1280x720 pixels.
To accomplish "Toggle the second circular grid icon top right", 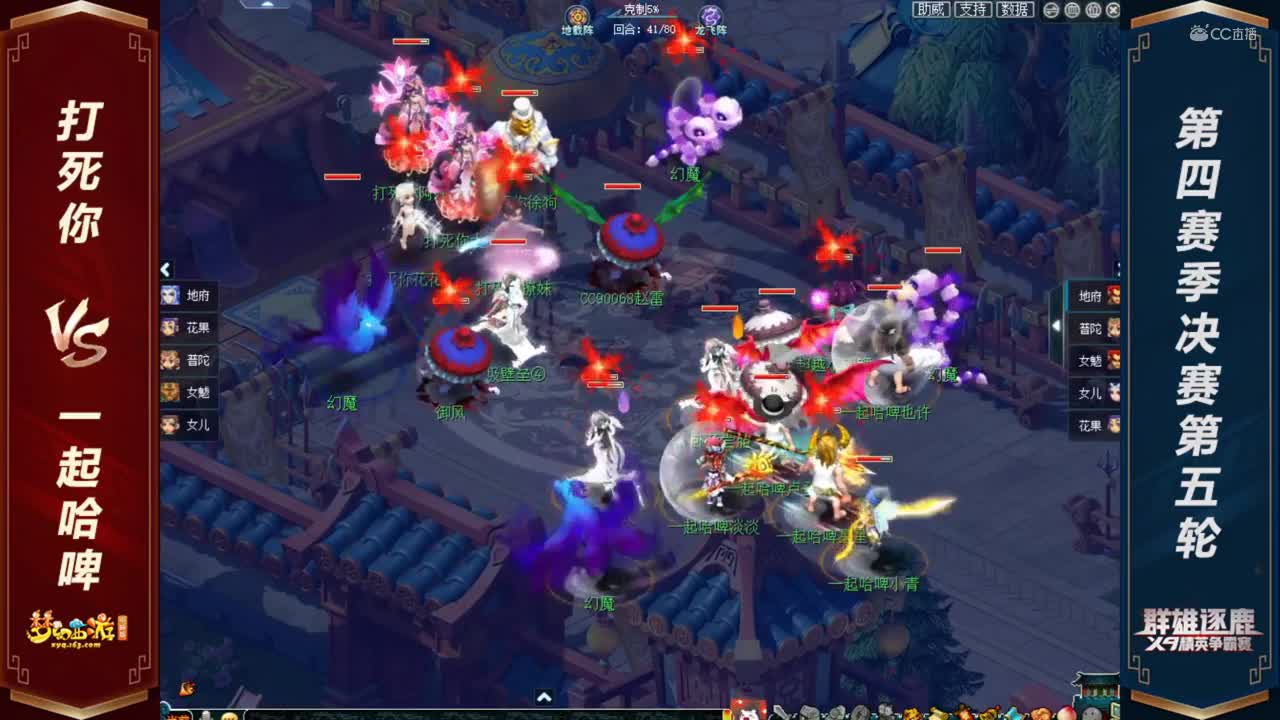I will click(x=1094, y=10).
